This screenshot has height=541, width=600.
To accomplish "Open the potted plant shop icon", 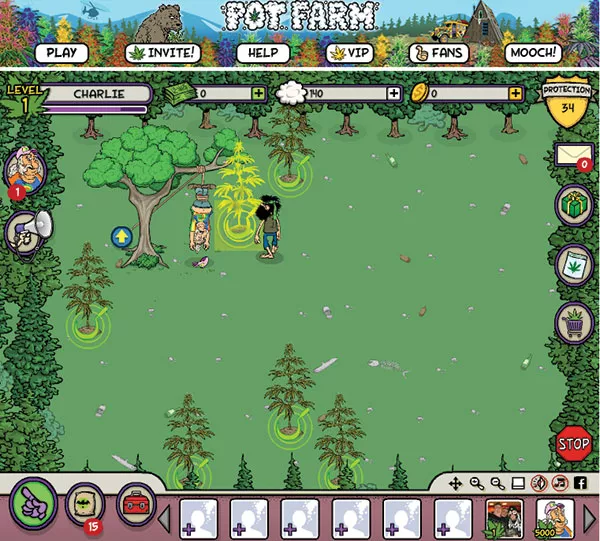I will tap(573, 322).
